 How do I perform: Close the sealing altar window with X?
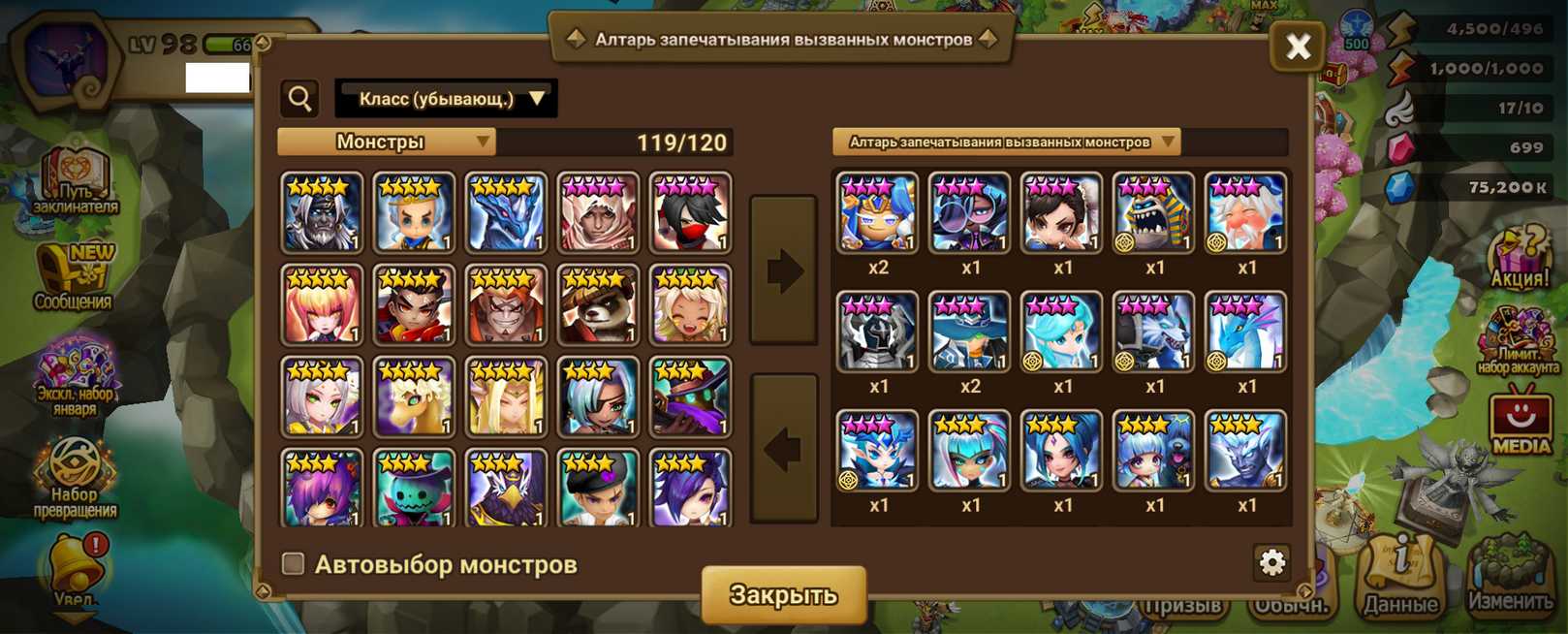pyautogui.click(x=1297, y=47)
